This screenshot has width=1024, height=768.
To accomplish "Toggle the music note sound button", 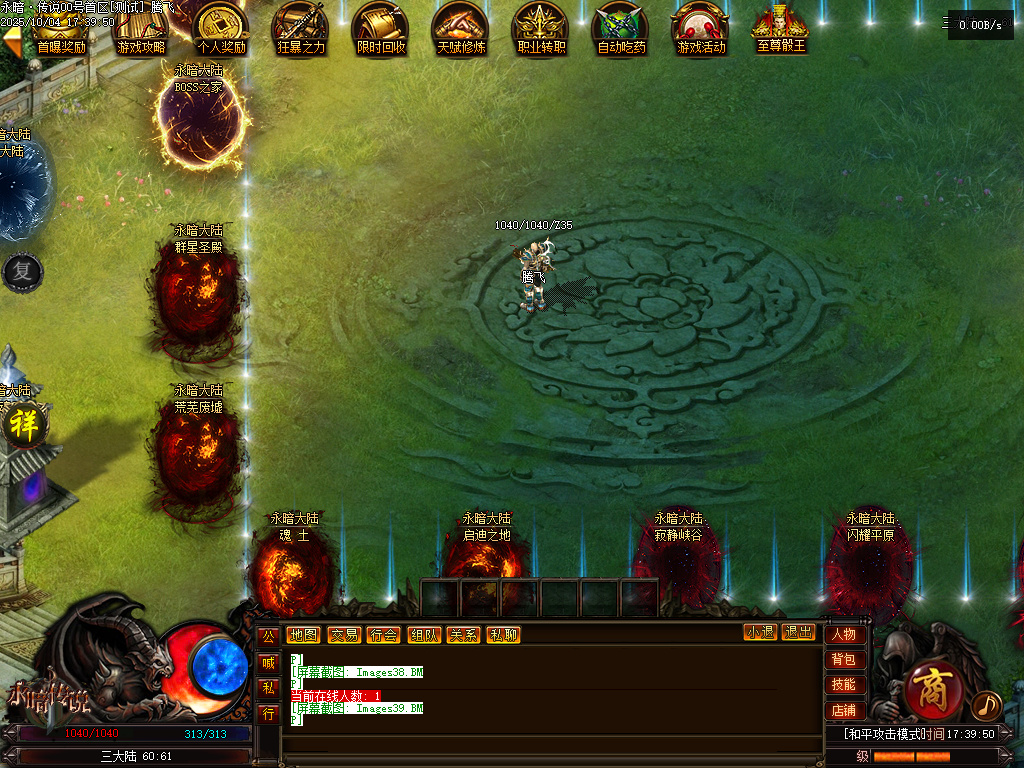I will click(x=986, y=706).
